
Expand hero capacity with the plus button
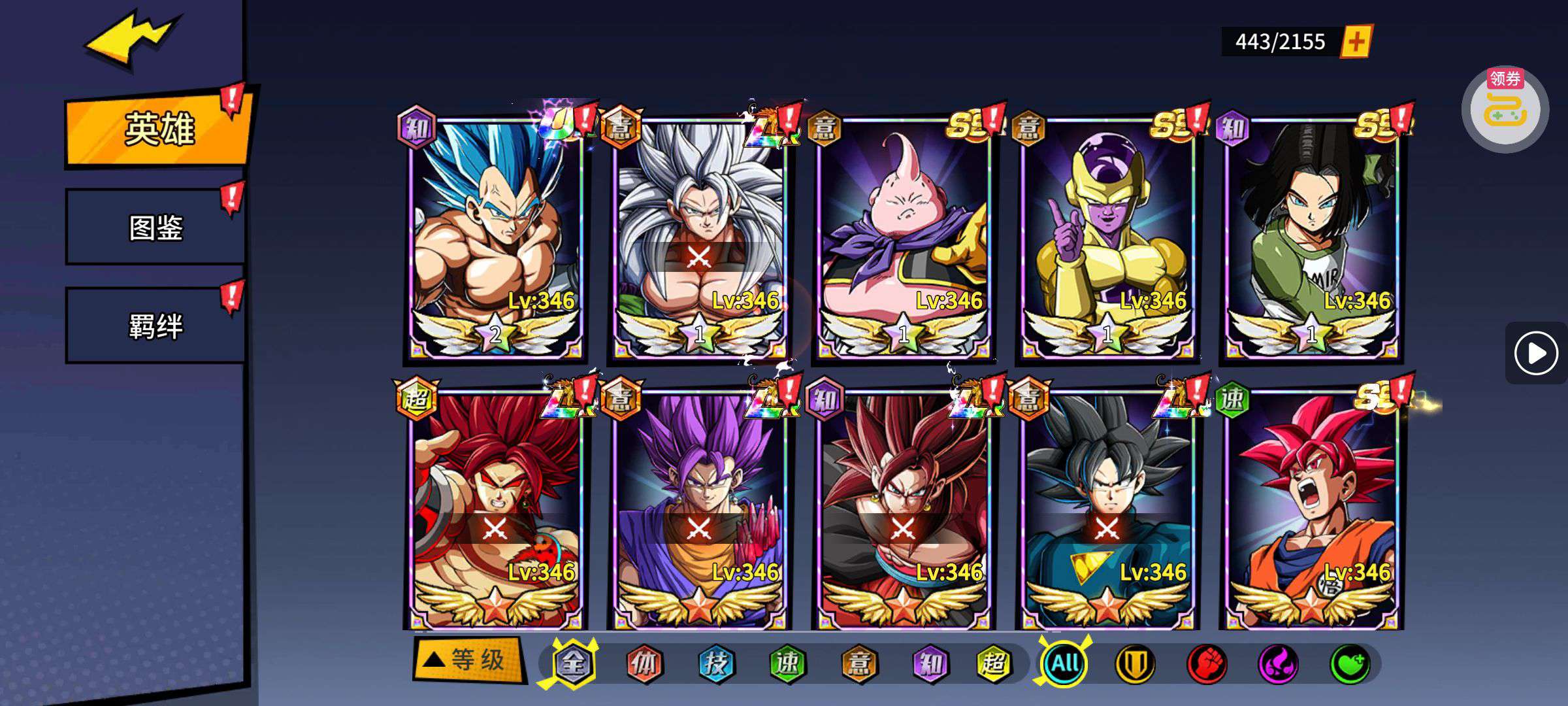point(1356,42)
